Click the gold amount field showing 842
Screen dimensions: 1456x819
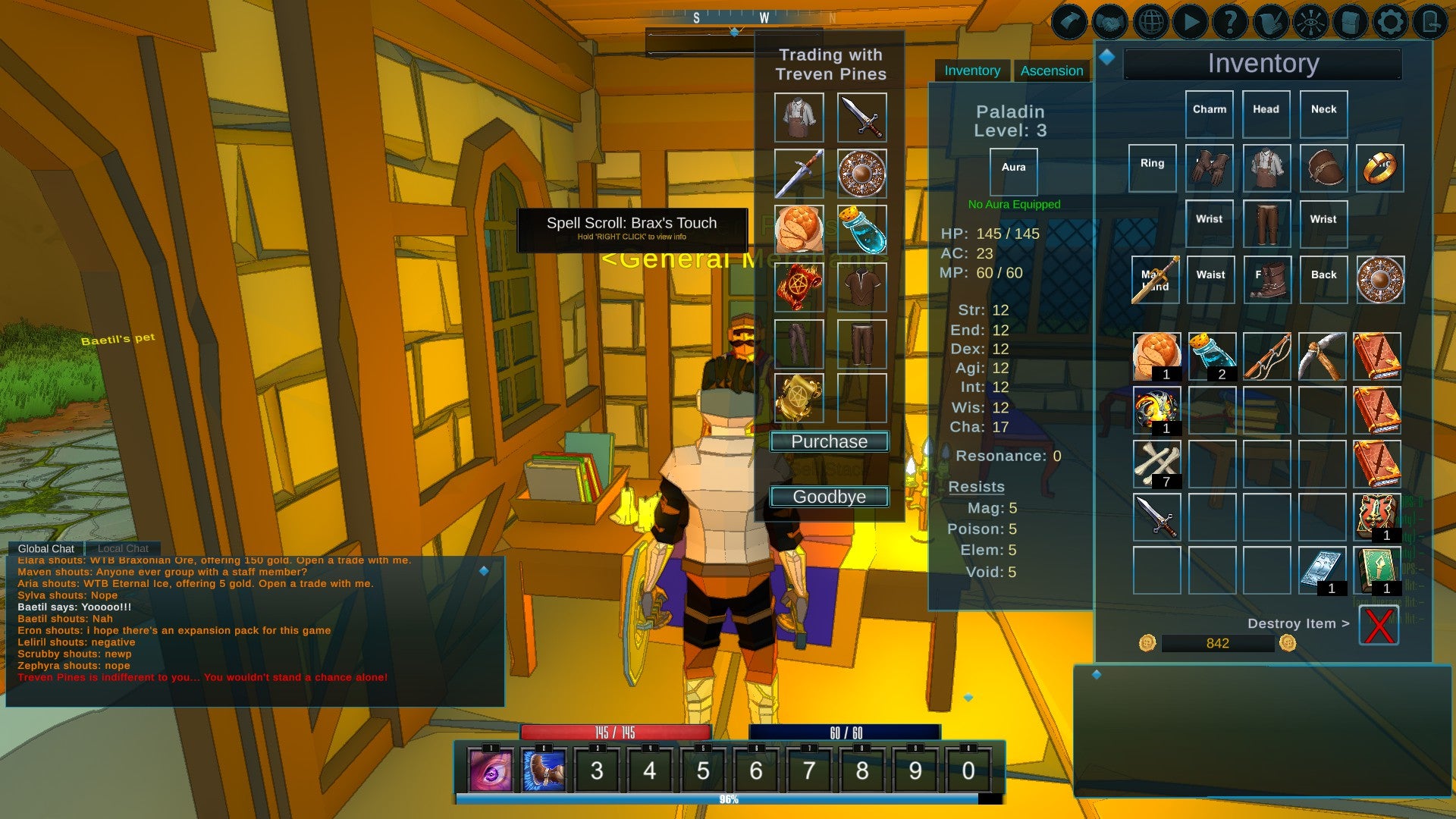tap(1216, 642)
